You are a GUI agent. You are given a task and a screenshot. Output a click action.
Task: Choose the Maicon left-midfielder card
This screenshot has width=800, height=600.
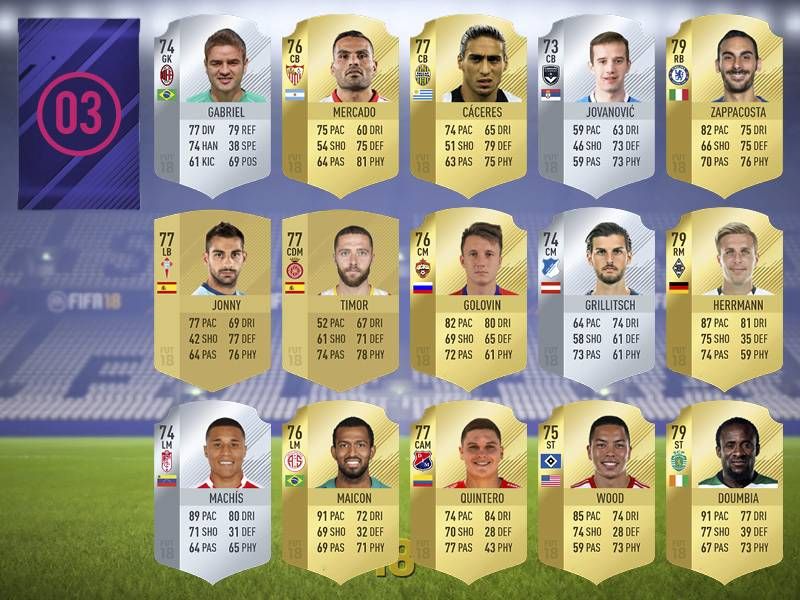[341, 490]
